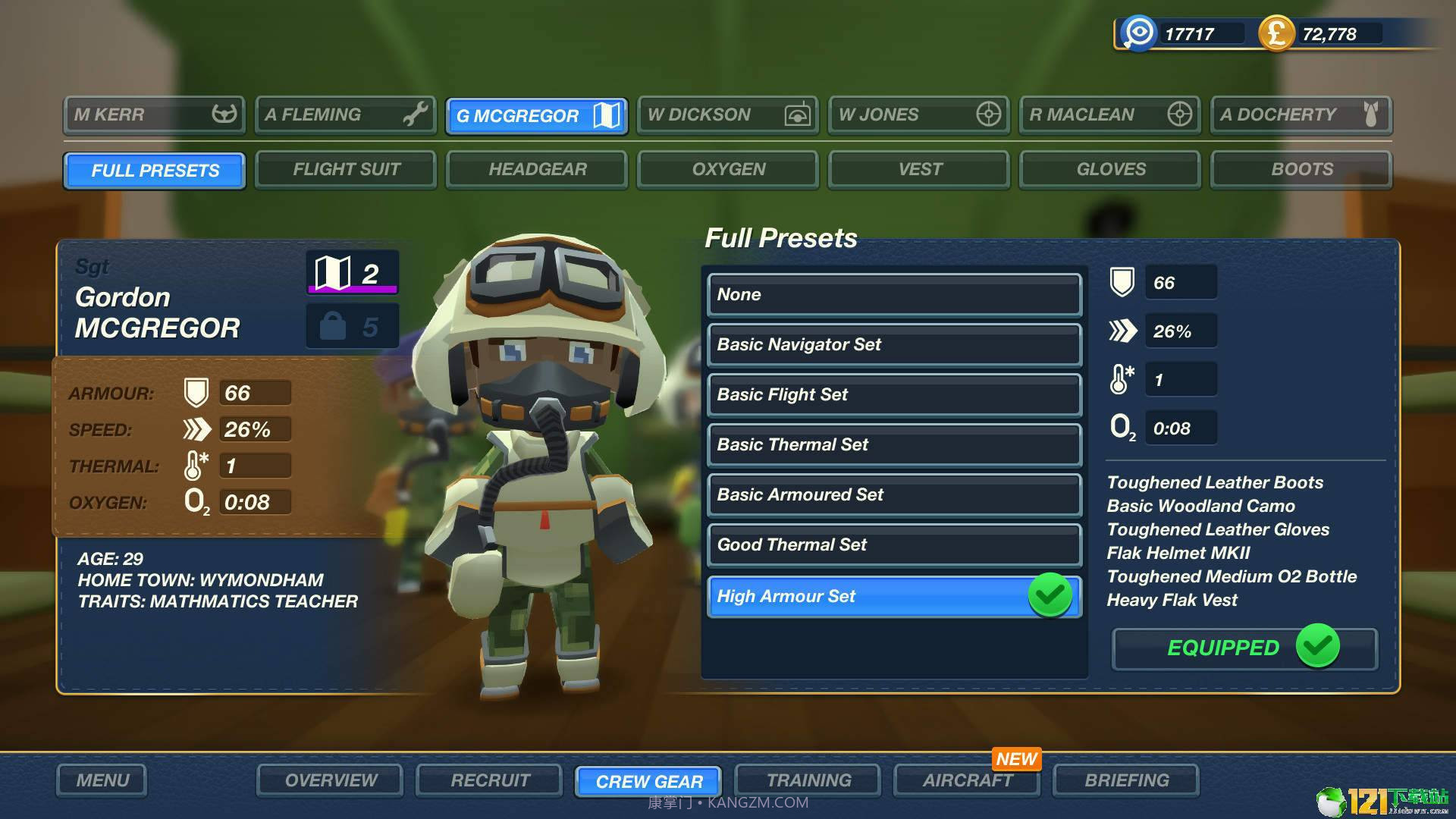
Task: Switch to R Maclean's tab
Action: (x=1109, y=115)
